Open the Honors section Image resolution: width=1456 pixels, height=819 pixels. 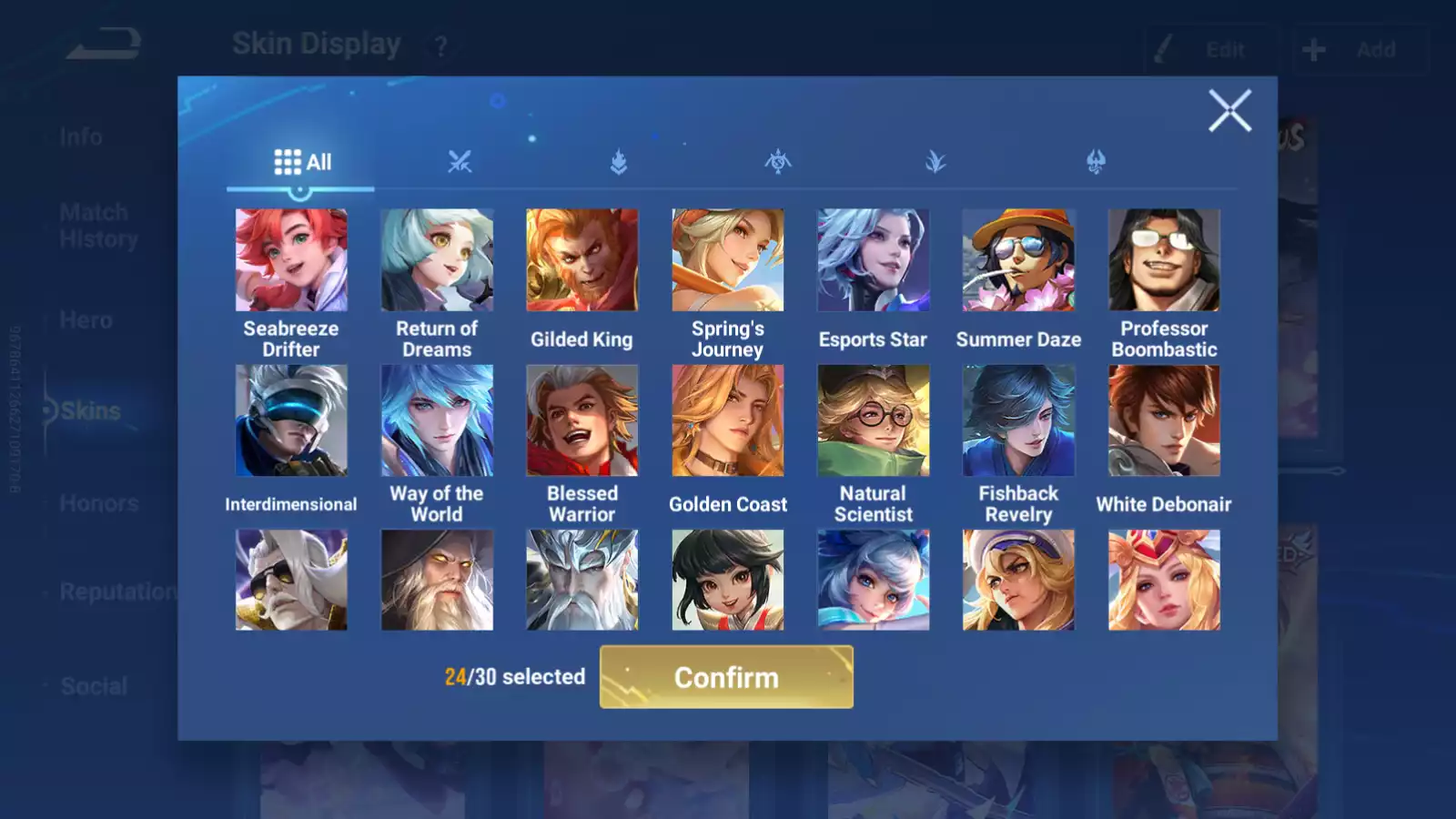pyautogui.click(x=98, y=503)
